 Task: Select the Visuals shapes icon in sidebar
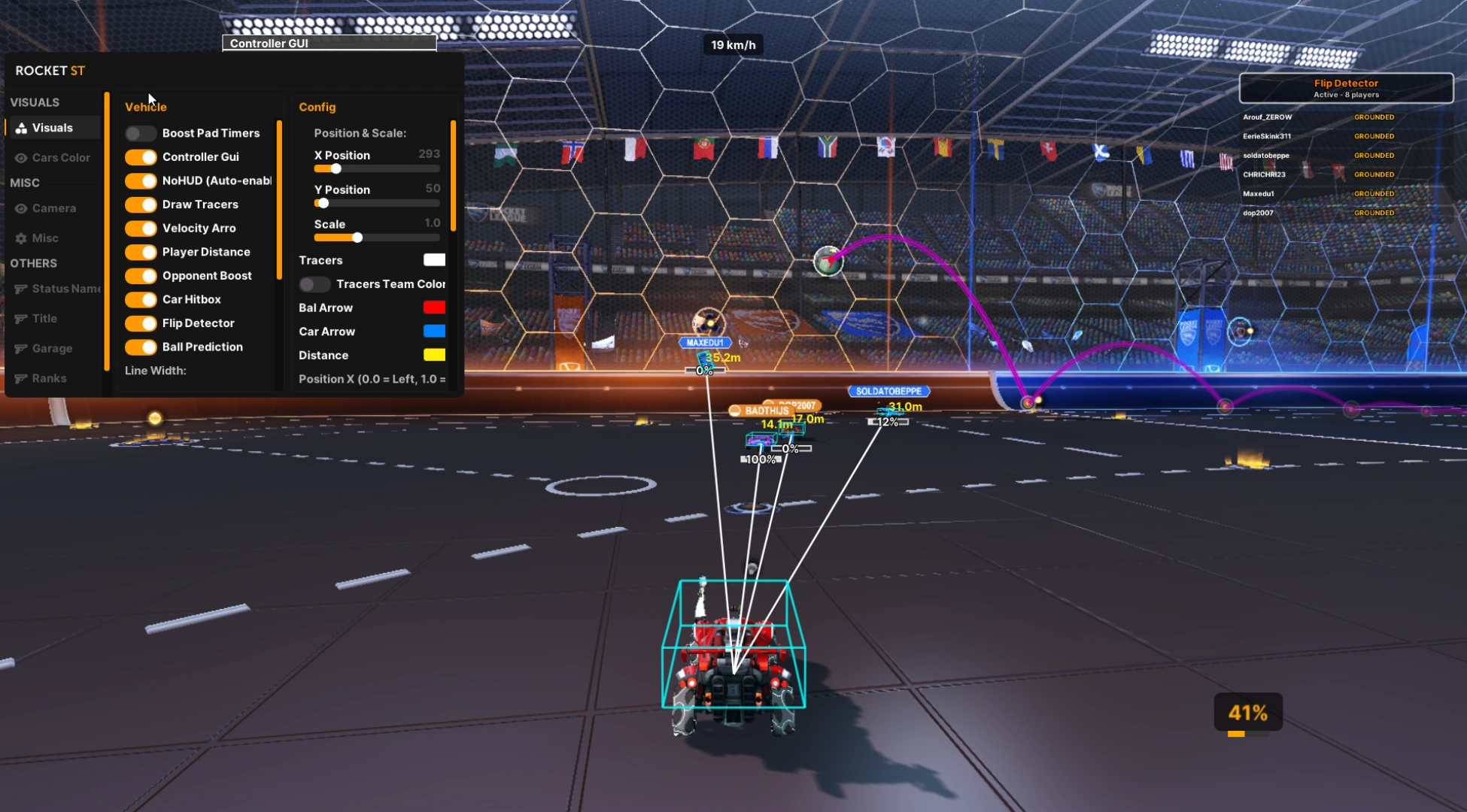click(21, 127)
